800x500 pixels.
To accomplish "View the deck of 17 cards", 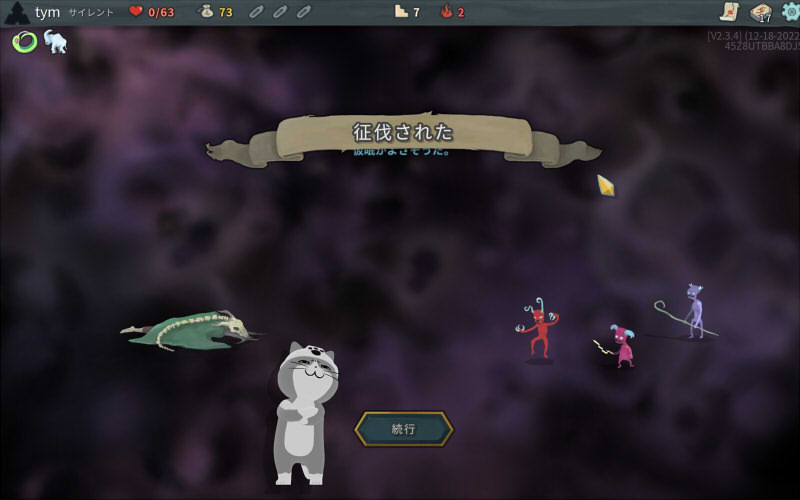I will pos(760,12).
